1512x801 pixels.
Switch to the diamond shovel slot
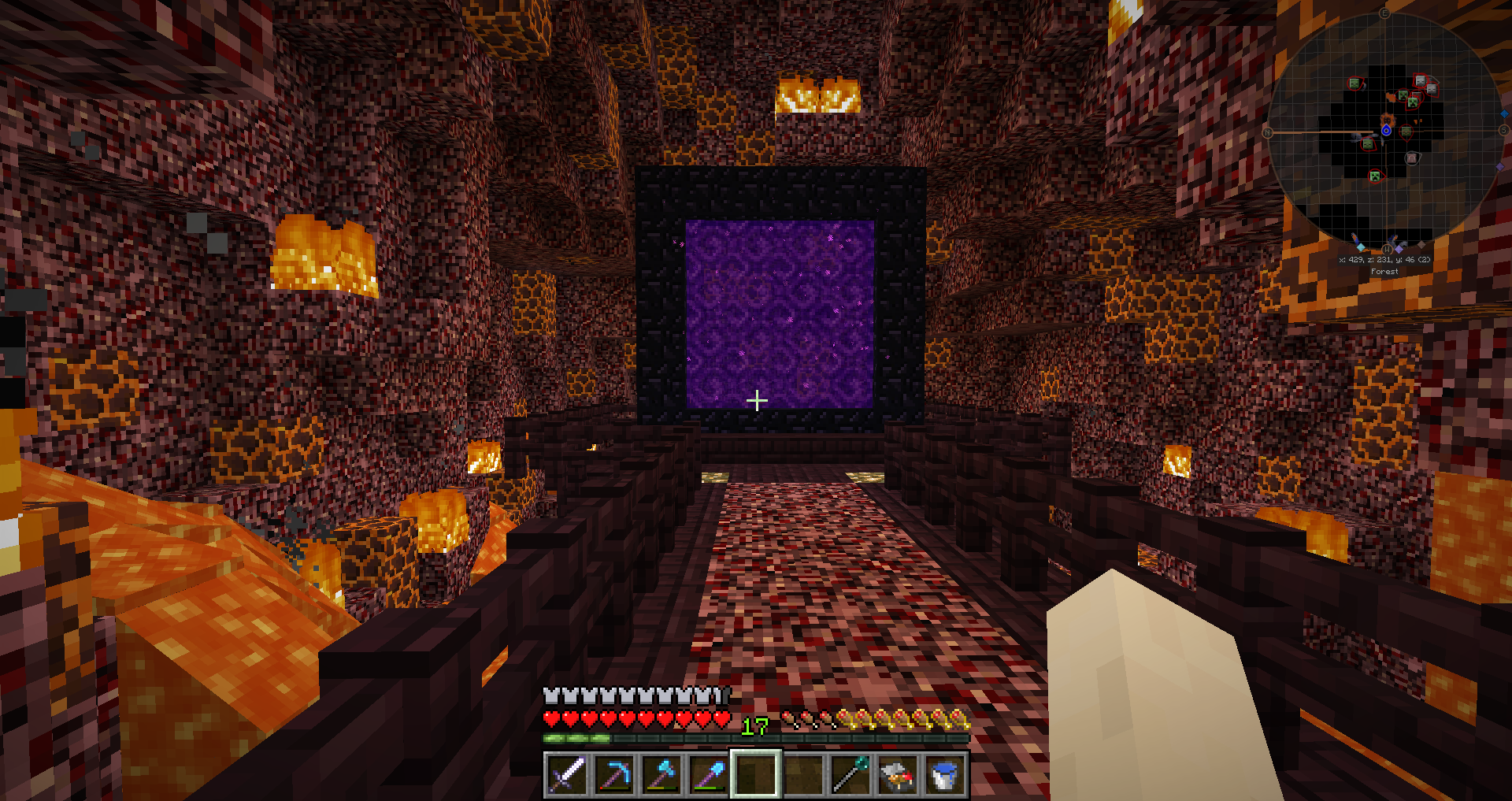709,775
